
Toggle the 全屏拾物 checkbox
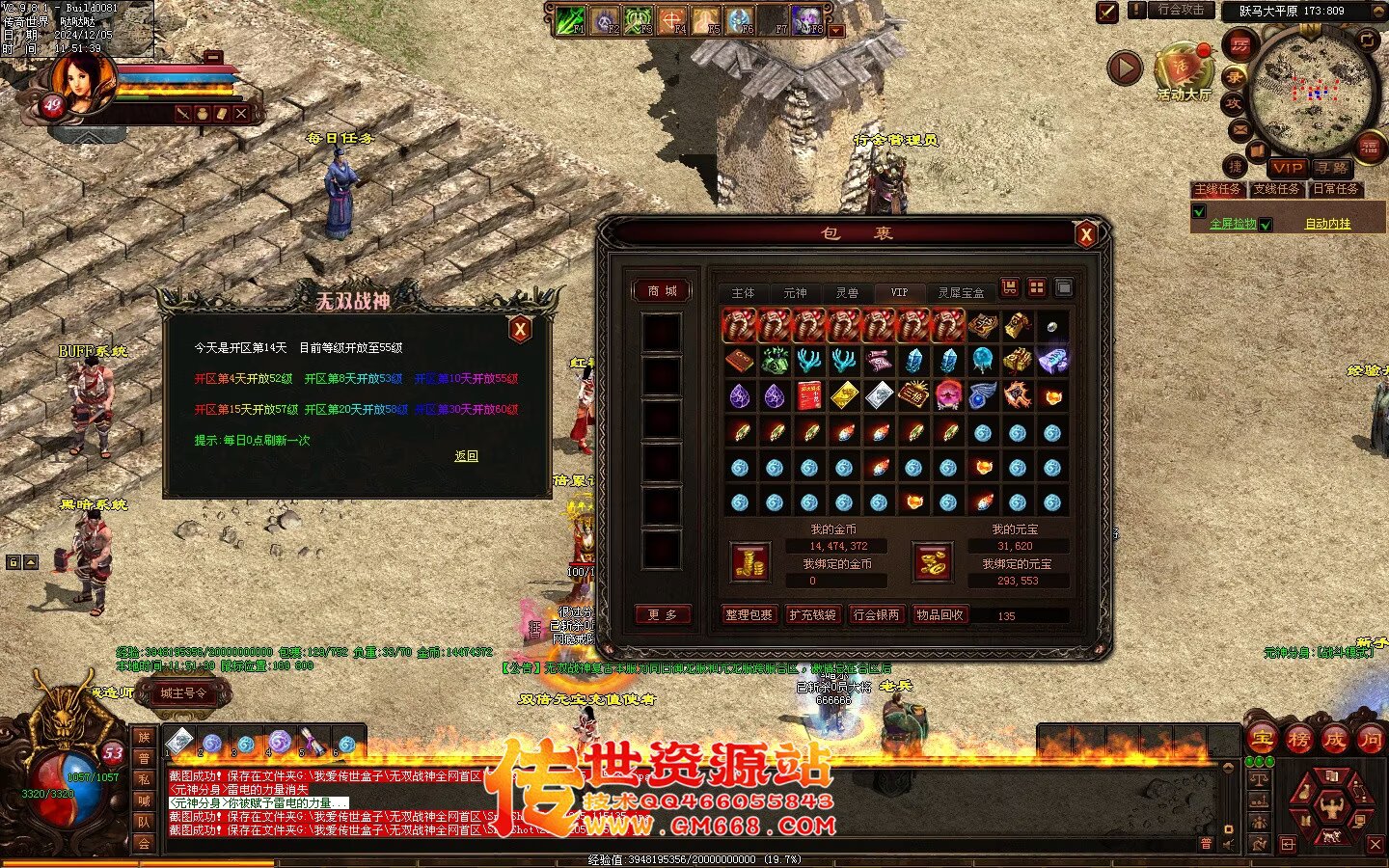pos(1200,212)
